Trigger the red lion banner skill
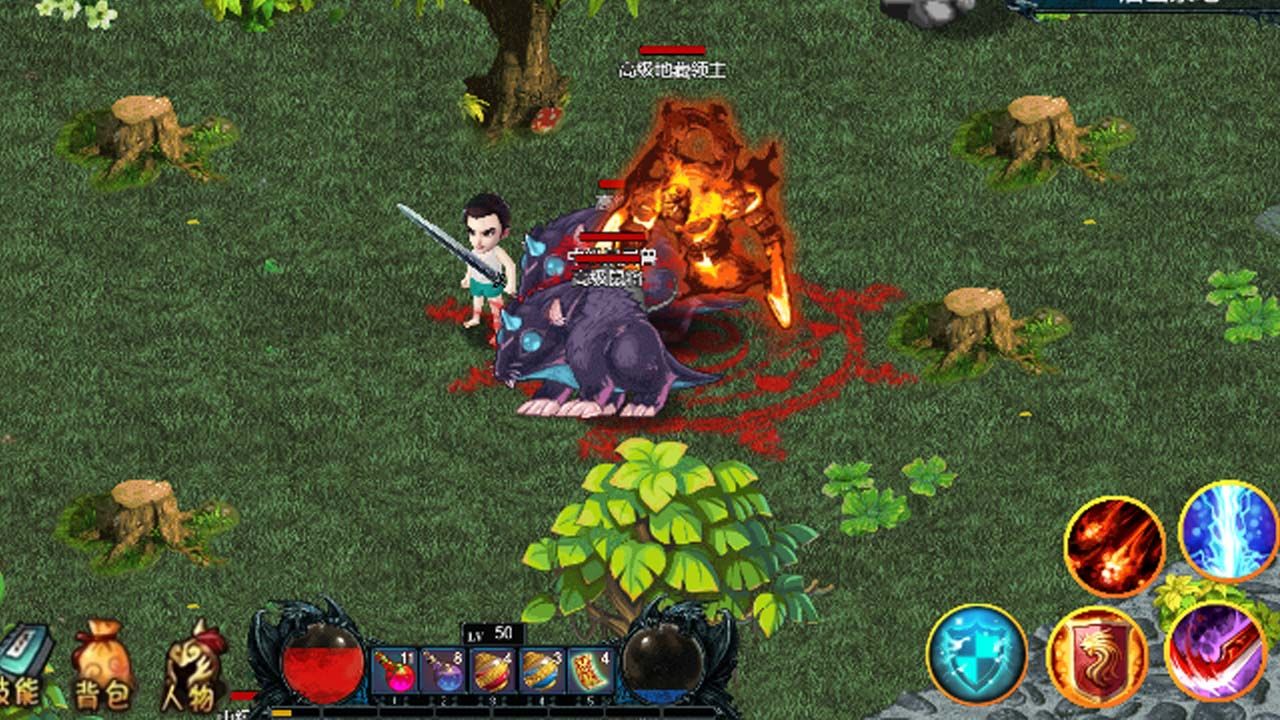 point(1097,657)
